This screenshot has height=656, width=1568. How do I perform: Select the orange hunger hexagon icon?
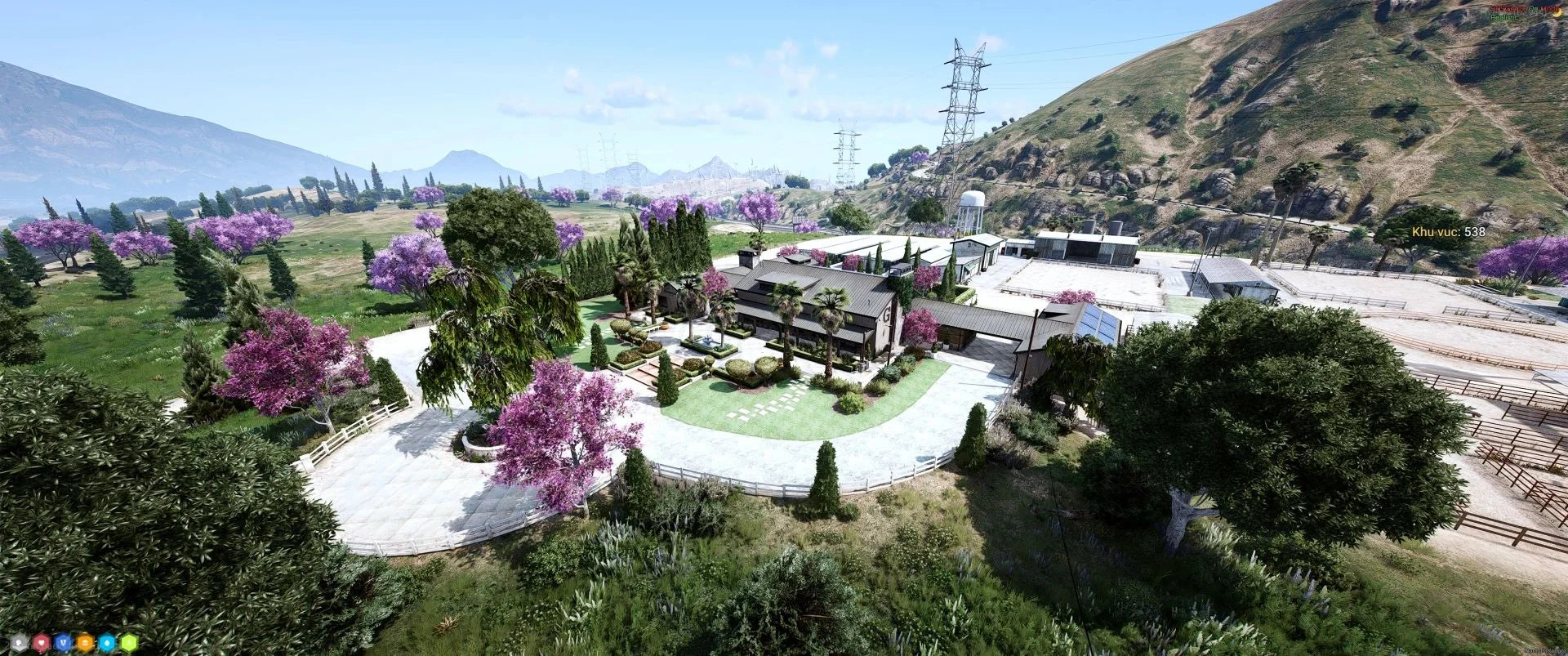(85, 642)
